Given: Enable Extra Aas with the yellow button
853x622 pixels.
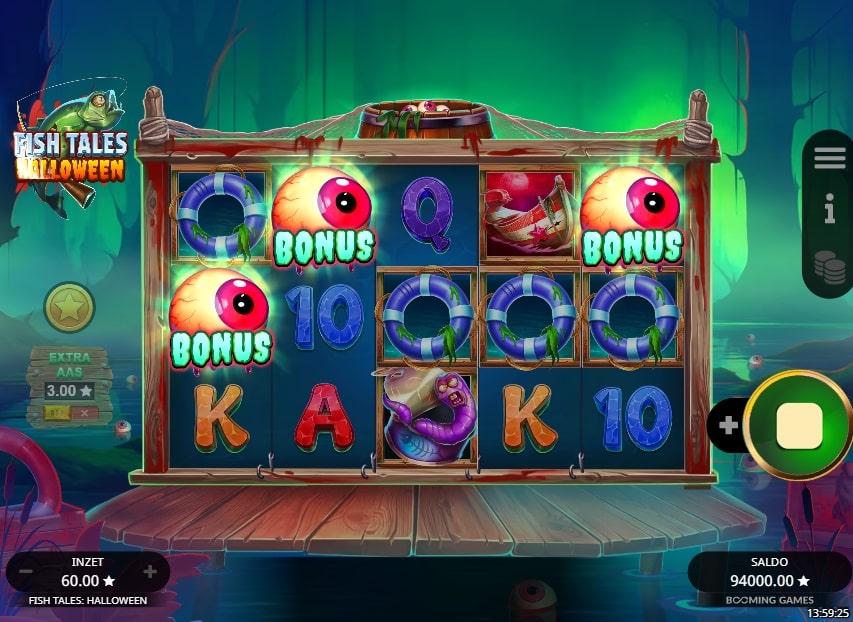Looking at the screenshot, I should [x=57, y=412].
